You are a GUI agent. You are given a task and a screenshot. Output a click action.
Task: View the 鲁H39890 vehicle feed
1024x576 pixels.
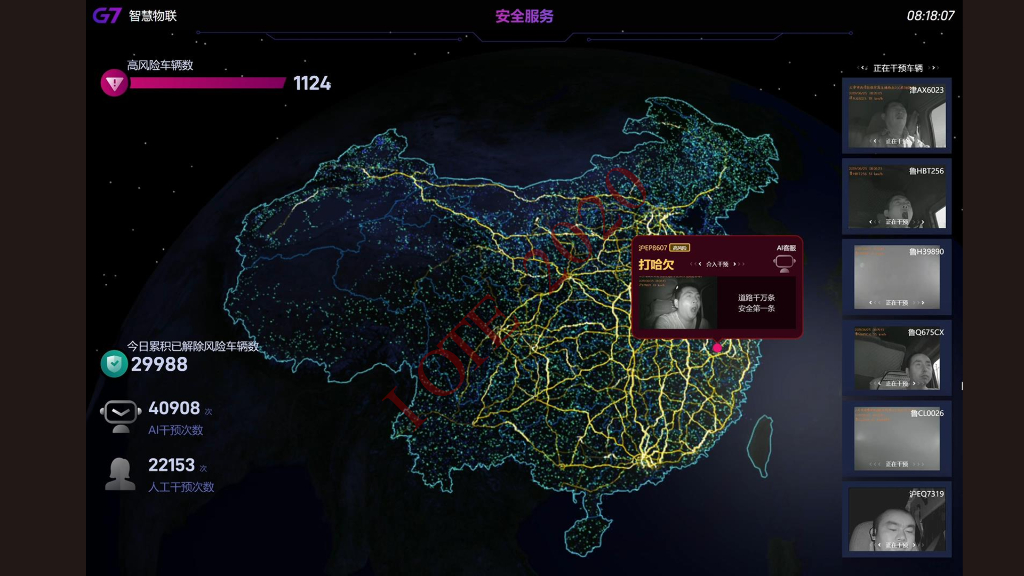pos(897,276)
